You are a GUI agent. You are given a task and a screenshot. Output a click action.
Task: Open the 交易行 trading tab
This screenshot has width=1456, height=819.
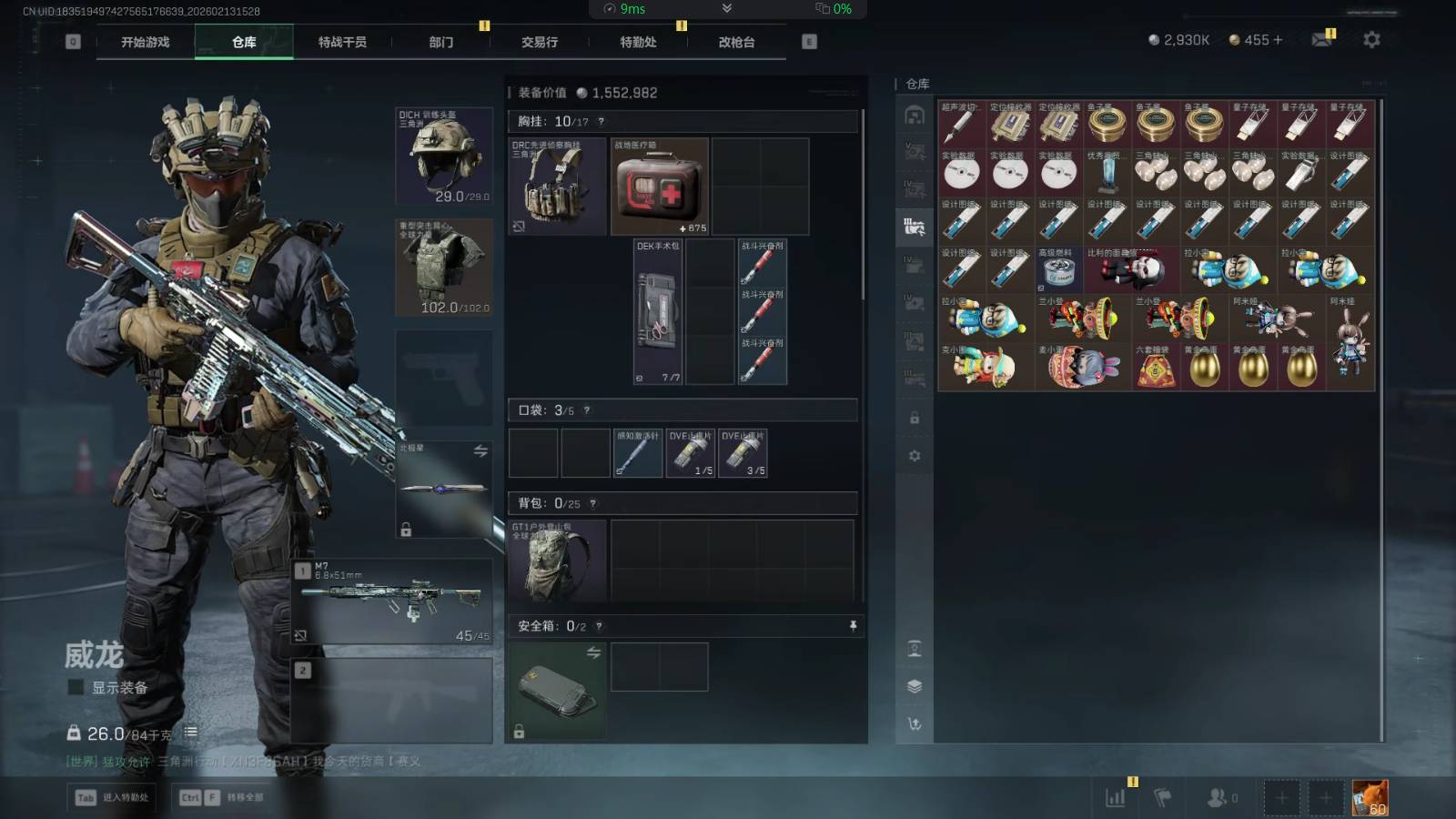coord(540,42)
